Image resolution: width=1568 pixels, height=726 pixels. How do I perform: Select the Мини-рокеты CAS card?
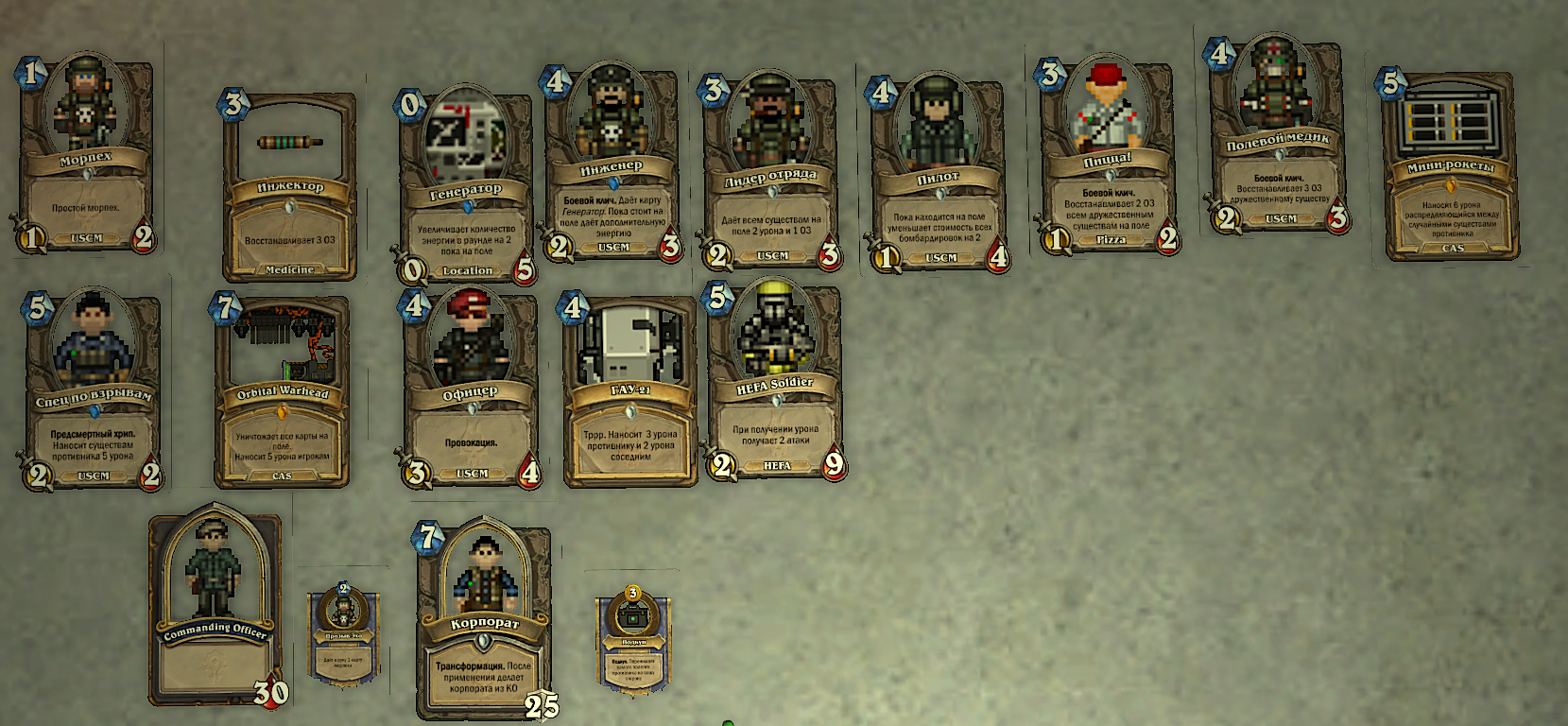1450,165
